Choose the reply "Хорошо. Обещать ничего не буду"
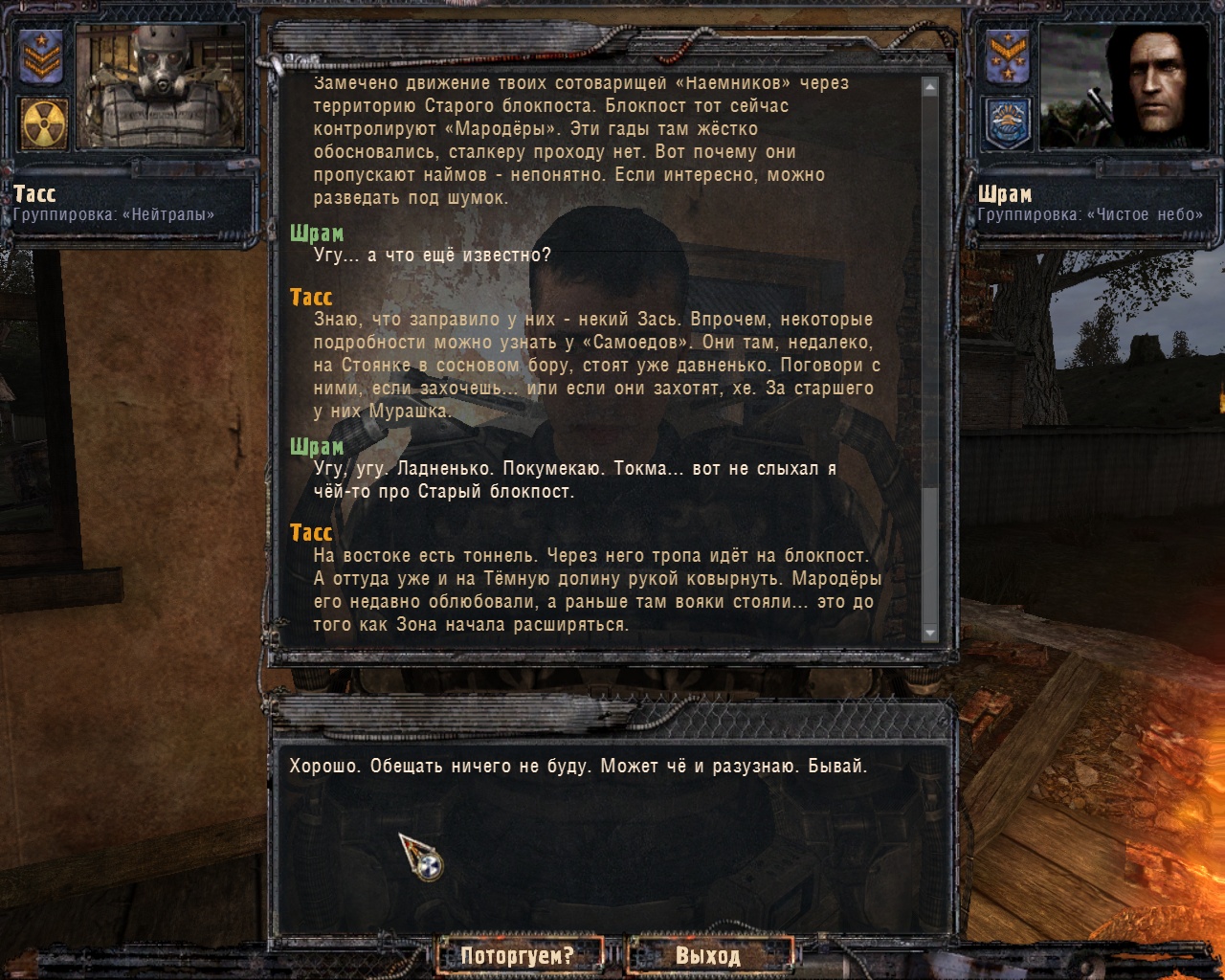1225x980 pixels. tap(578, 767)
